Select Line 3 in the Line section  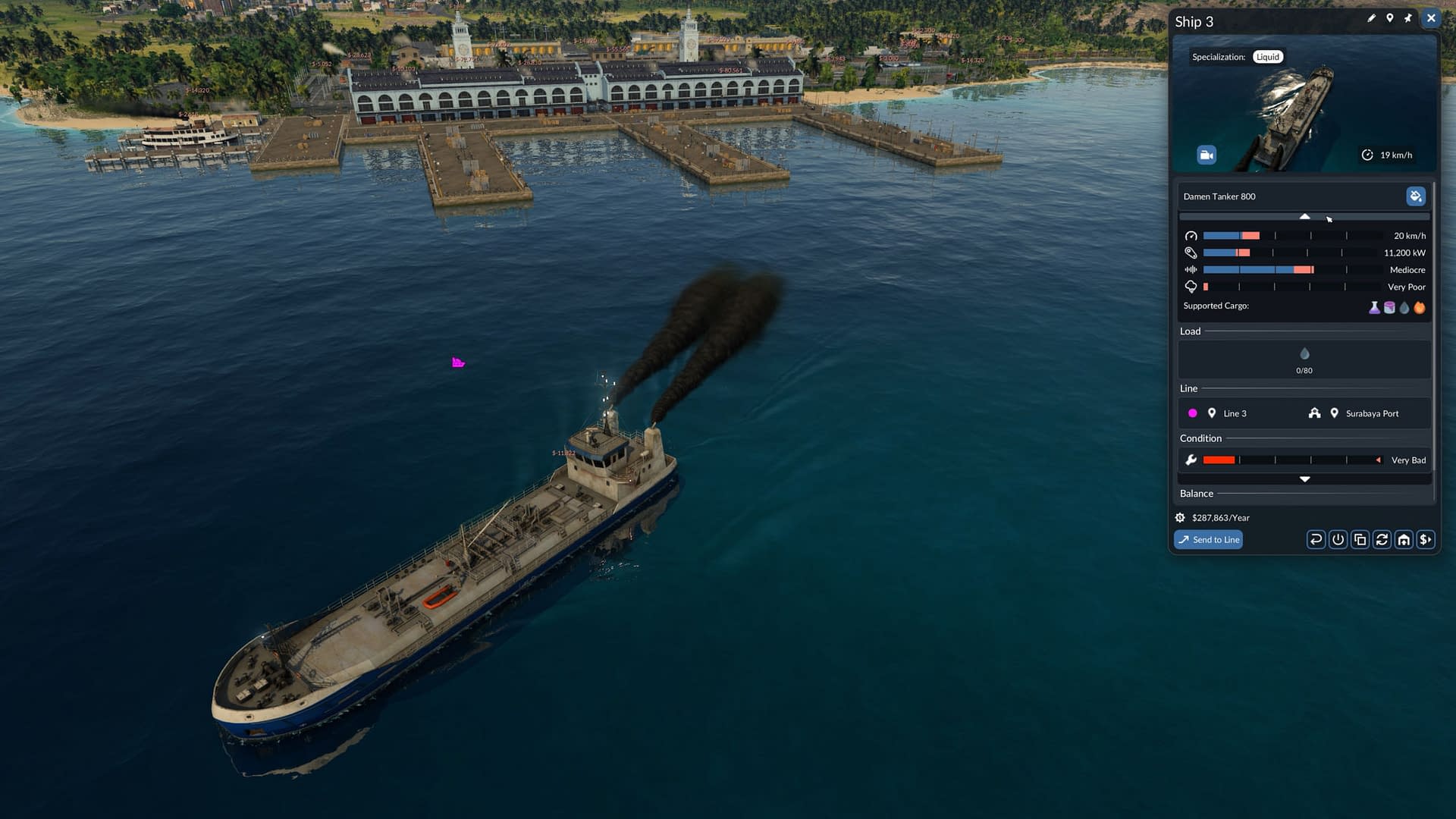click(x=1235, y=413)
